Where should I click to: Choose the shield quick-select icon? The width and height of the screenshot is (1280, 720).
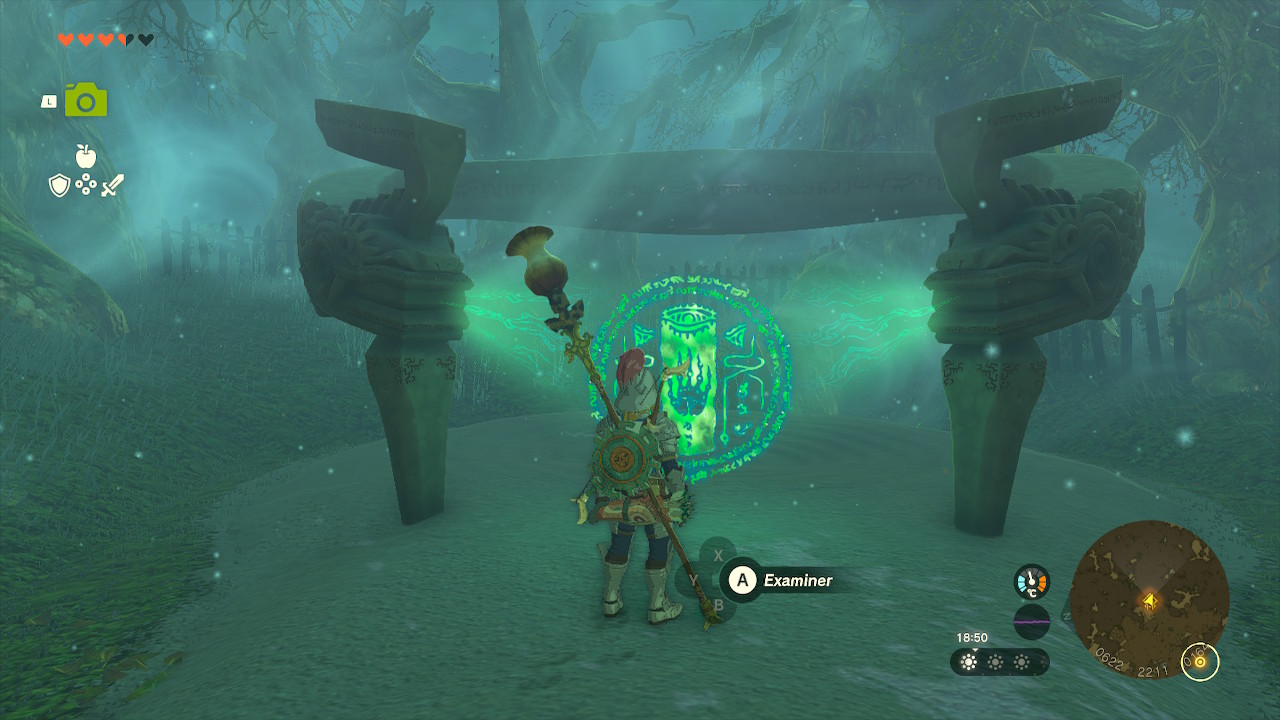pos(60,185)
